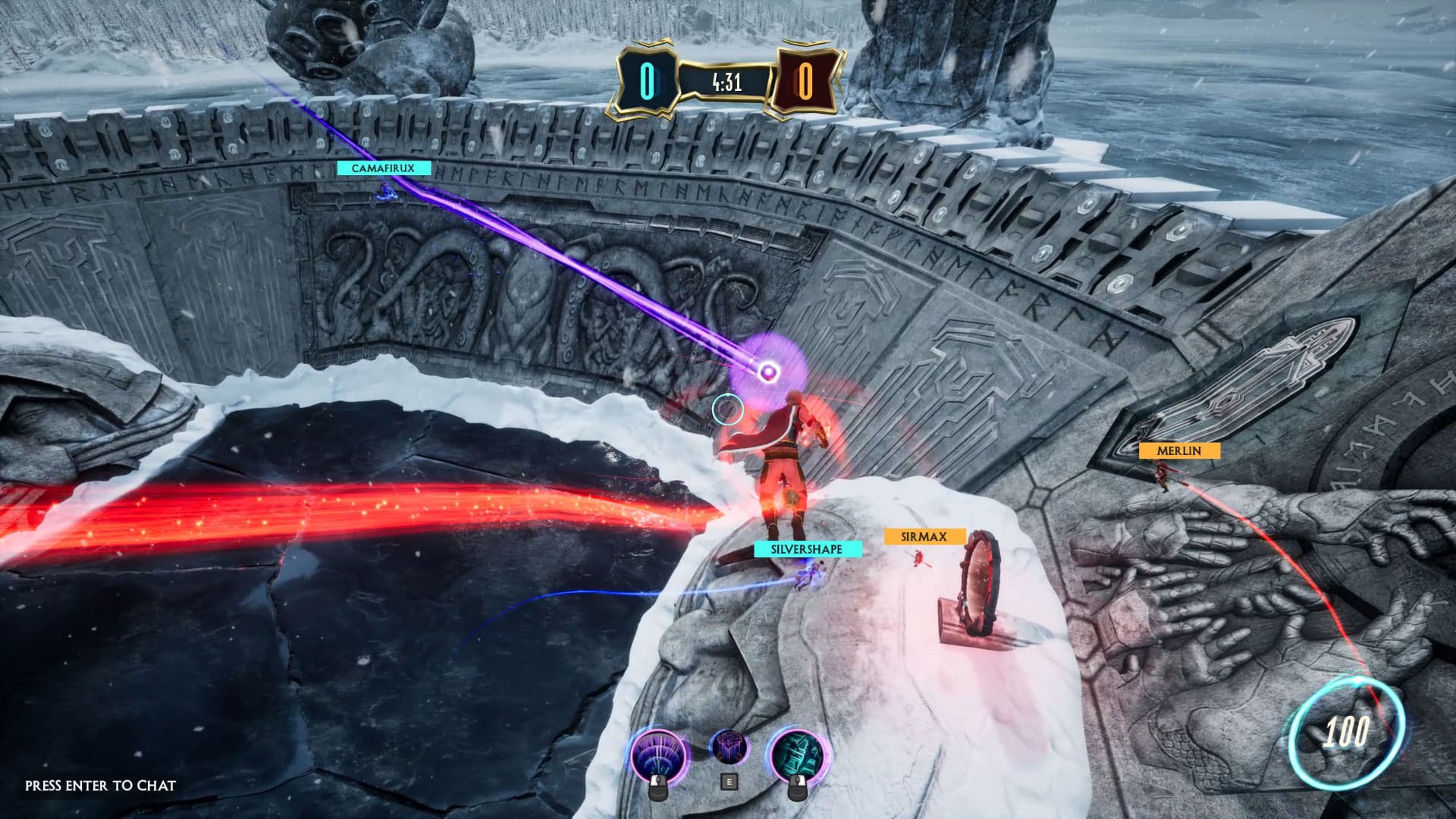Open the Press Enter to Chat box
Viewport: 1456px width, 819px height.
(100, 786)
